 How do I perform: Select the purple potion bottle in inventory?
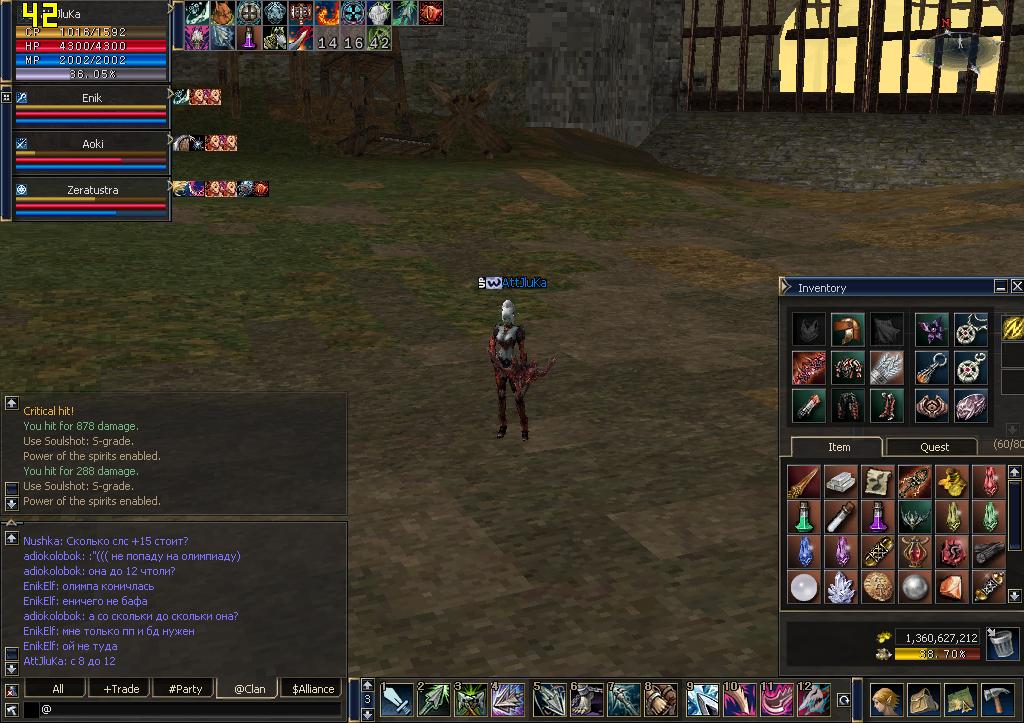tap(879, 516)
